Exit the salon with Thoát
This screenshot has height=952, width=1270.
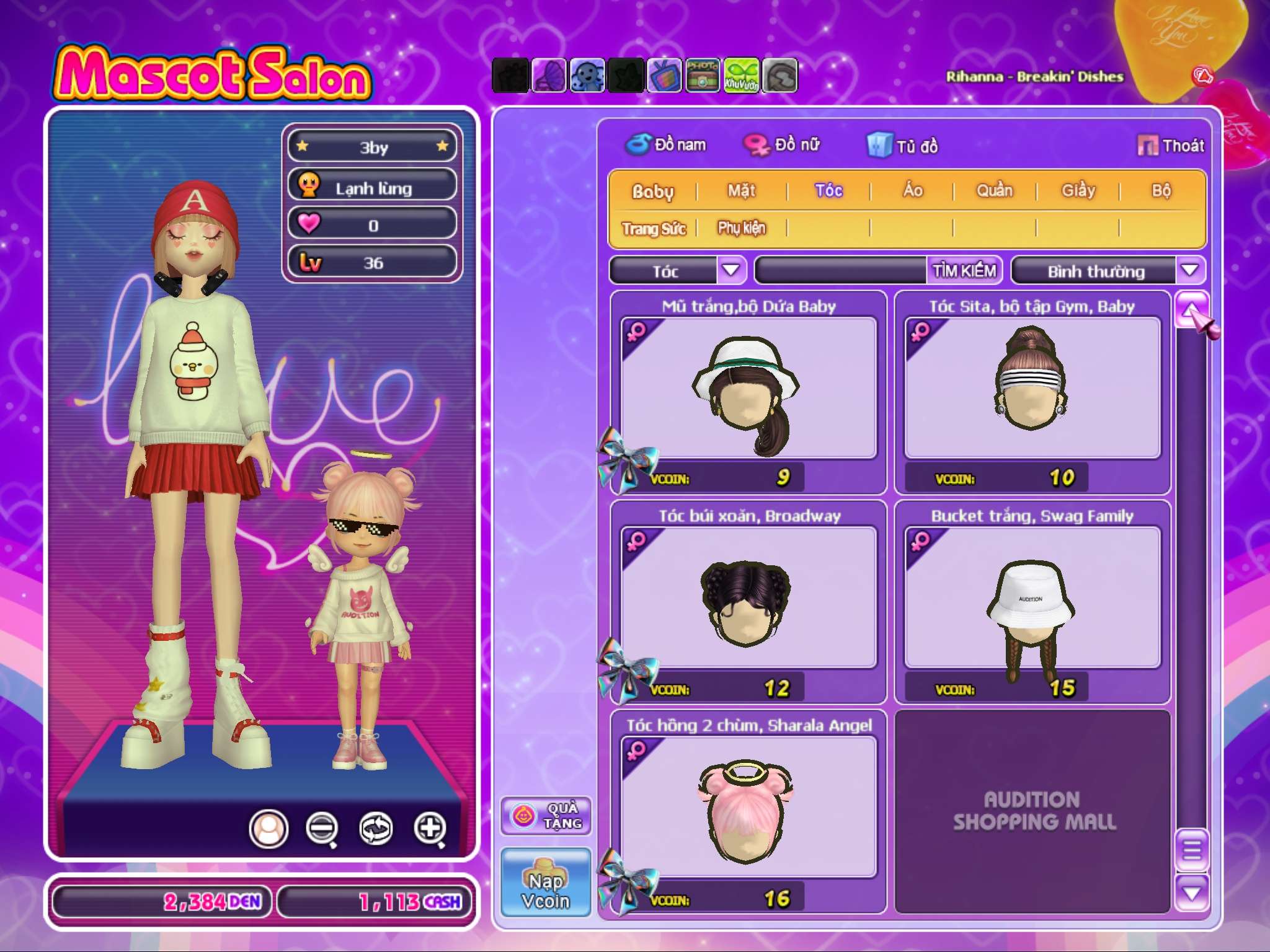[1171, 146]
